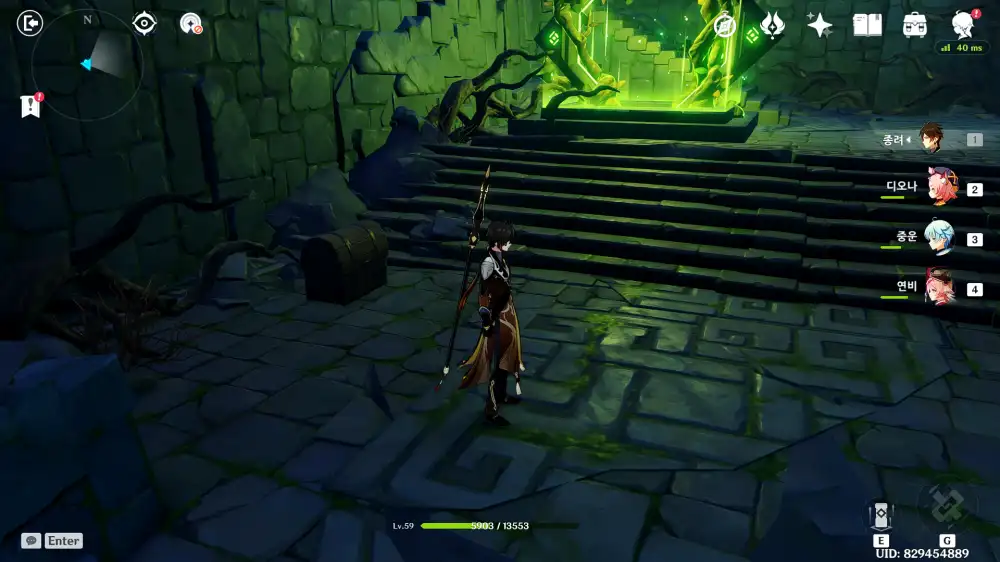The height and width of the screenshot is (562, 1000).
Task: Click the disabled radar icon with the red badge
Action: tap(191, 23)
